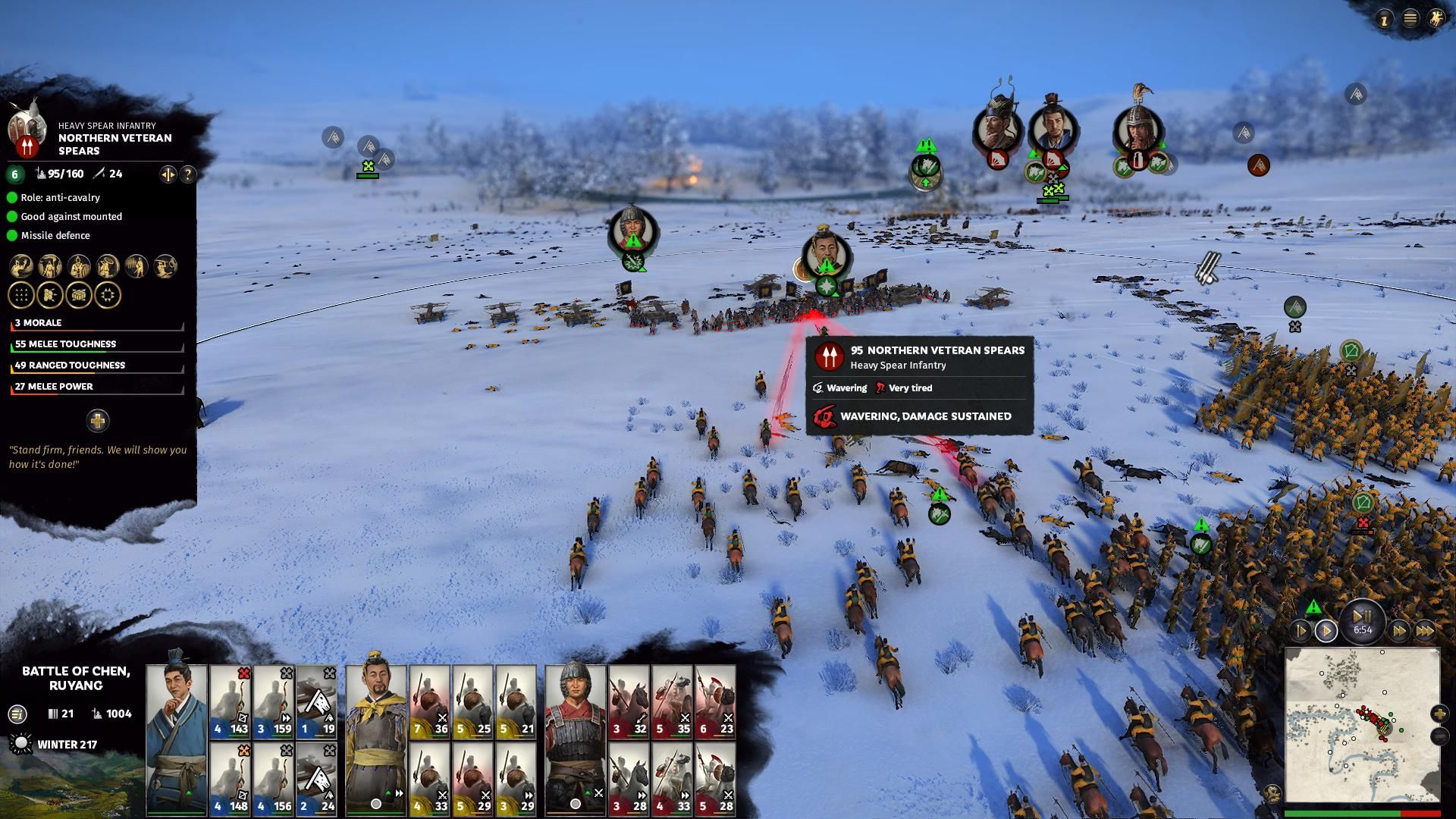Select the cavalry unit card showing 32
The image size is (1456, 819).
pyautogui.click(x=629, y=701)
